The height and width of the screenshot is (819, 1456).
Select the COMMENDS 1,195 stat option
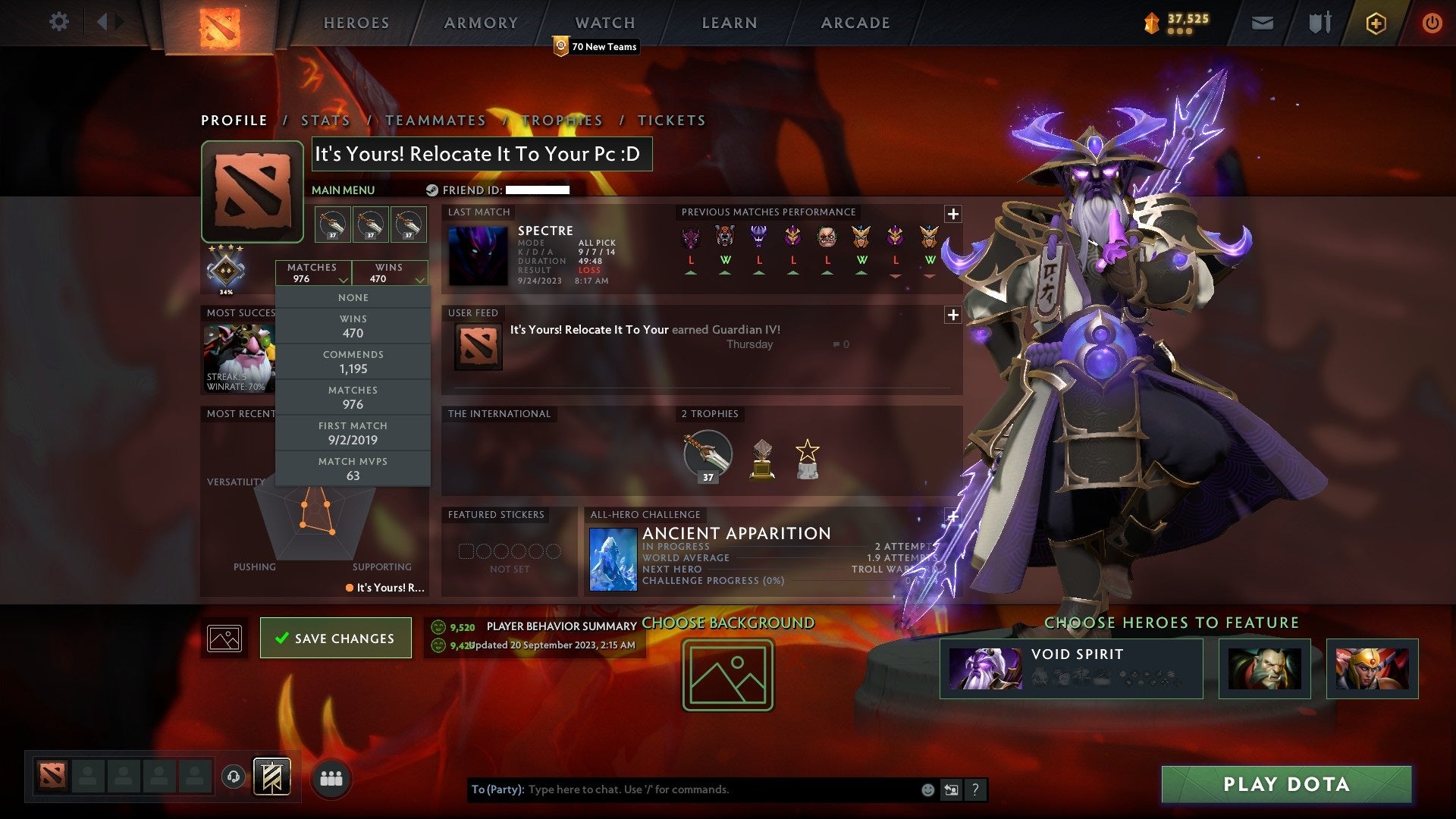(x=353, y=362)
